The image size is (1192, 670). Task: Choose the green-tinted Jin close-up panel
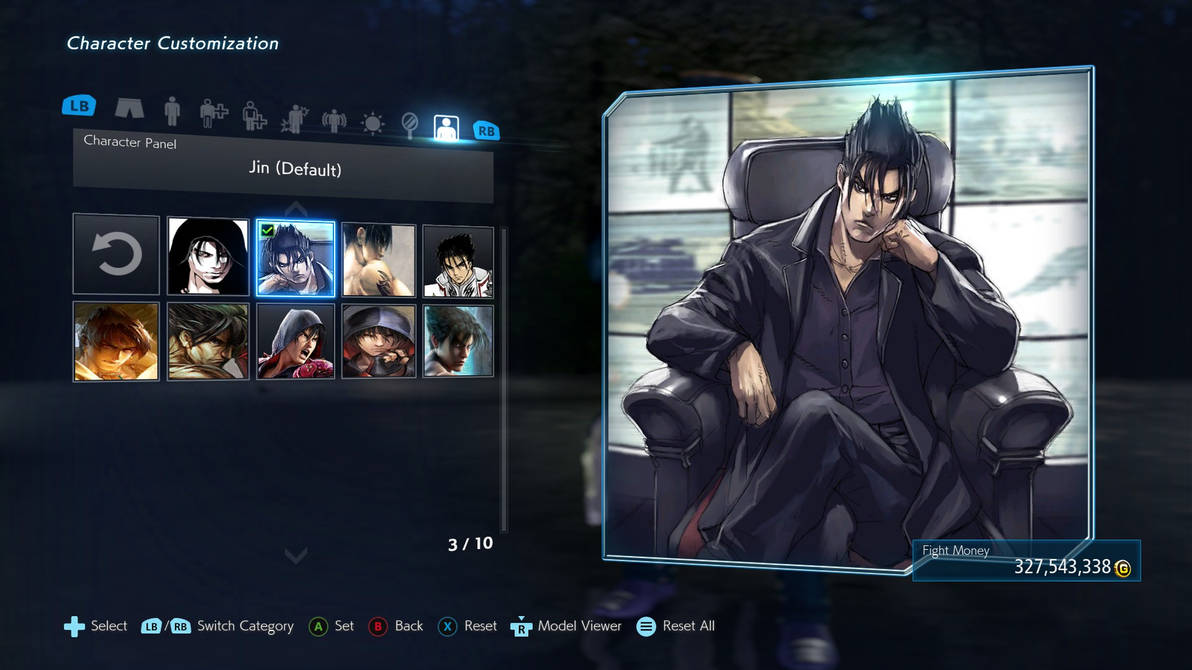click(208, 341)
